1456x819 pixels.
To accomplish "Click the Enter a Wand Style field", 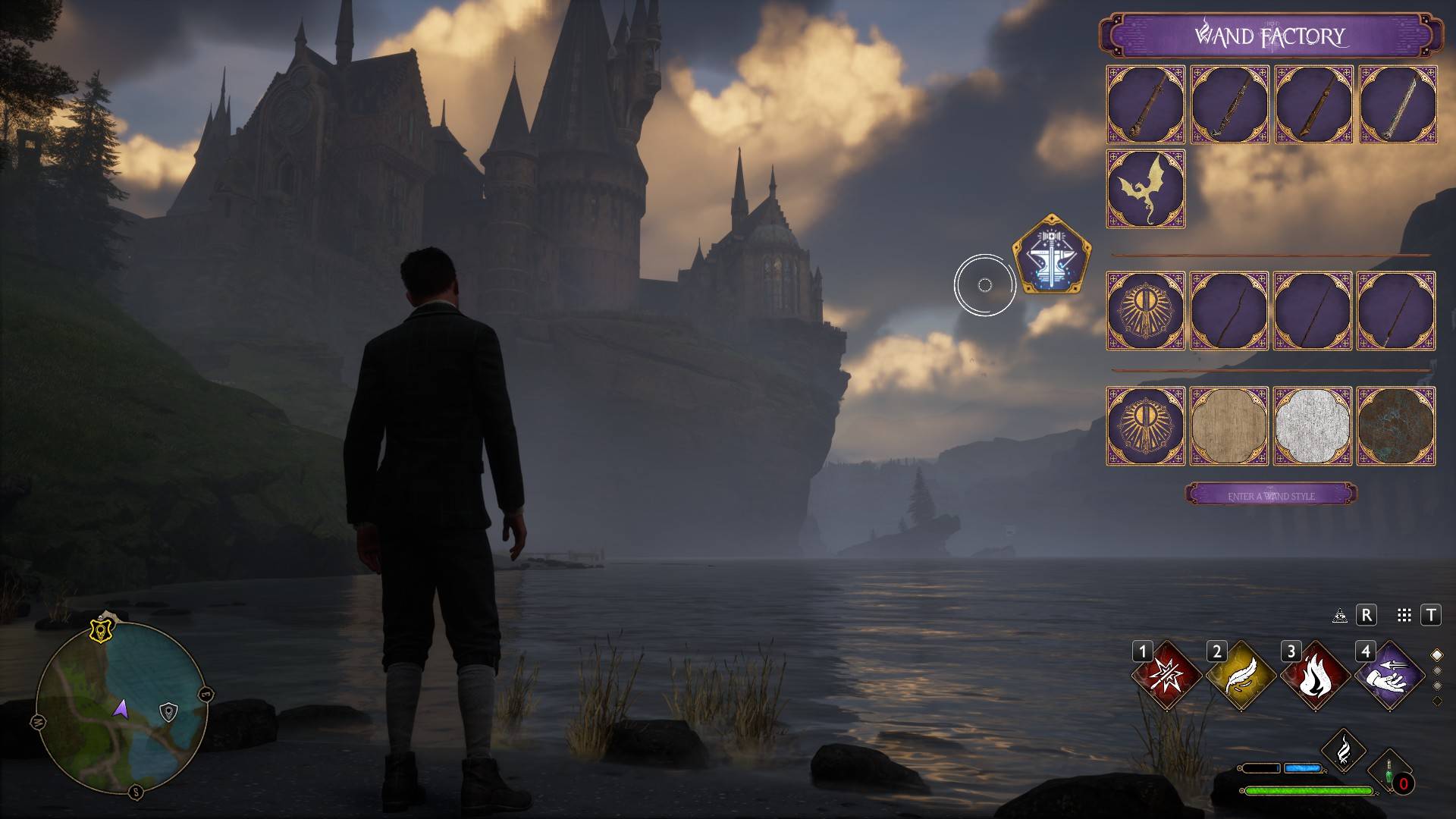I will click(1272, 492).
